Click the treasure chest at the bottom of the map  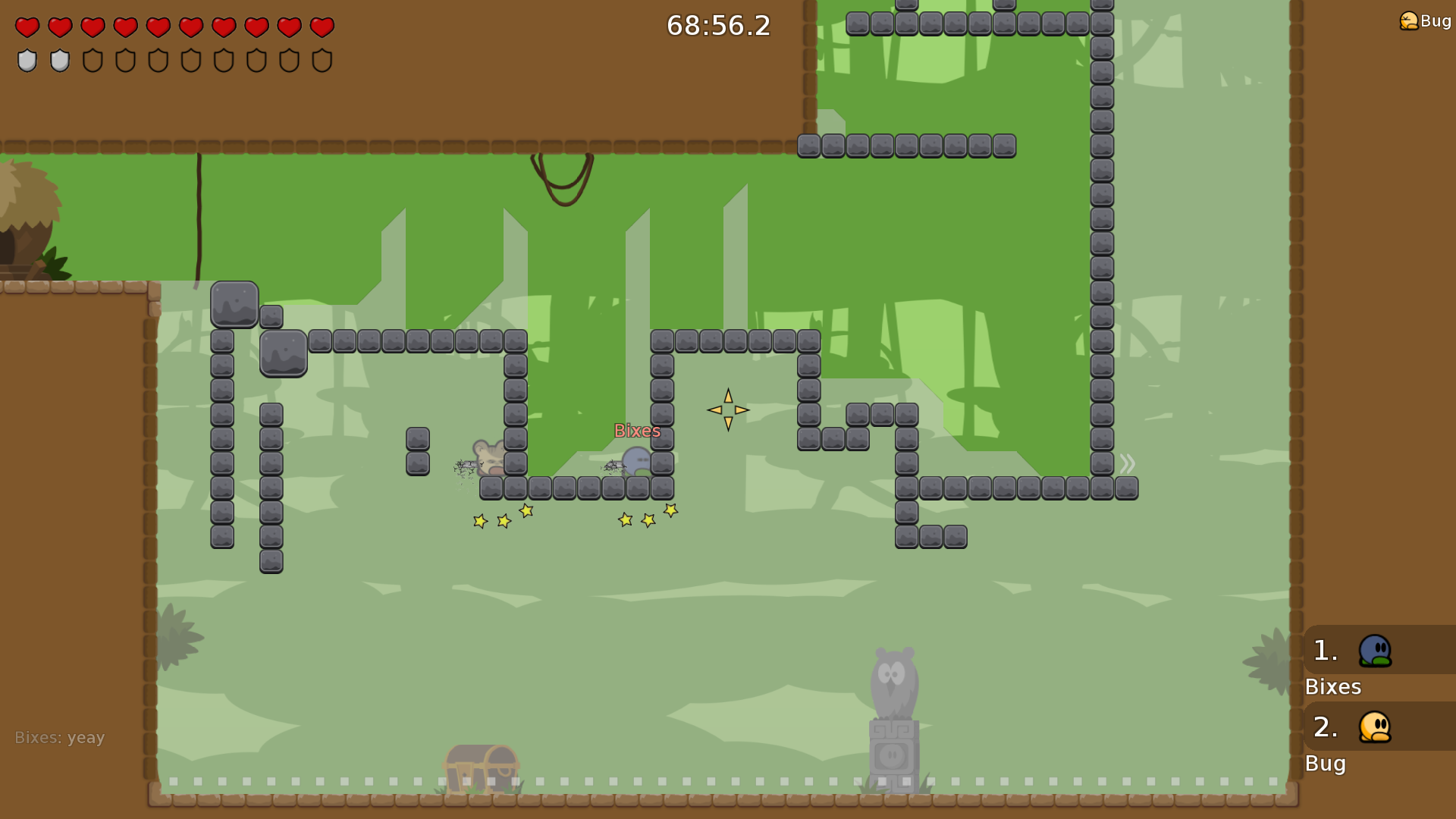click(479, 766)
